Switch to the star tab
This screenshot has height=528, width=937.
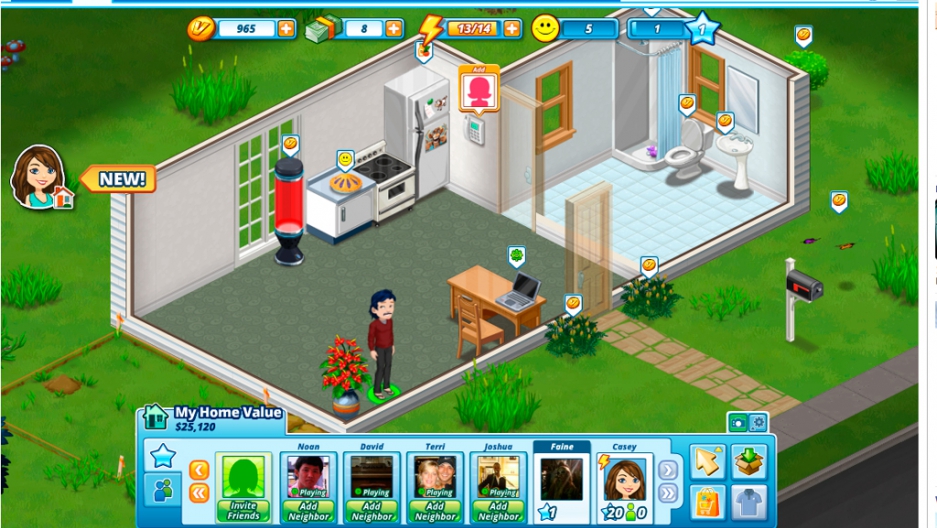(x=163, y=456)
